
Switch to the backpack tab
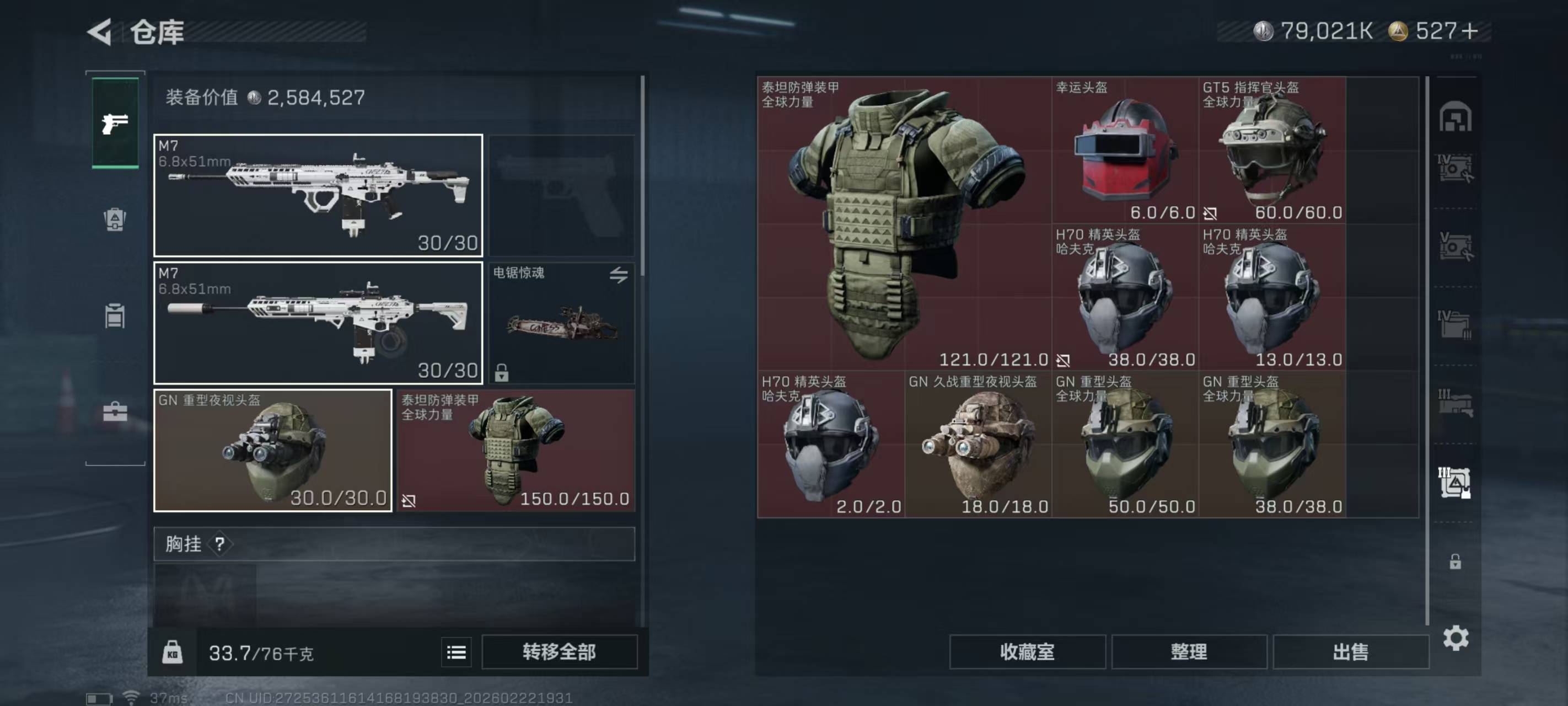pyautogui.click(x=115, y=220)
